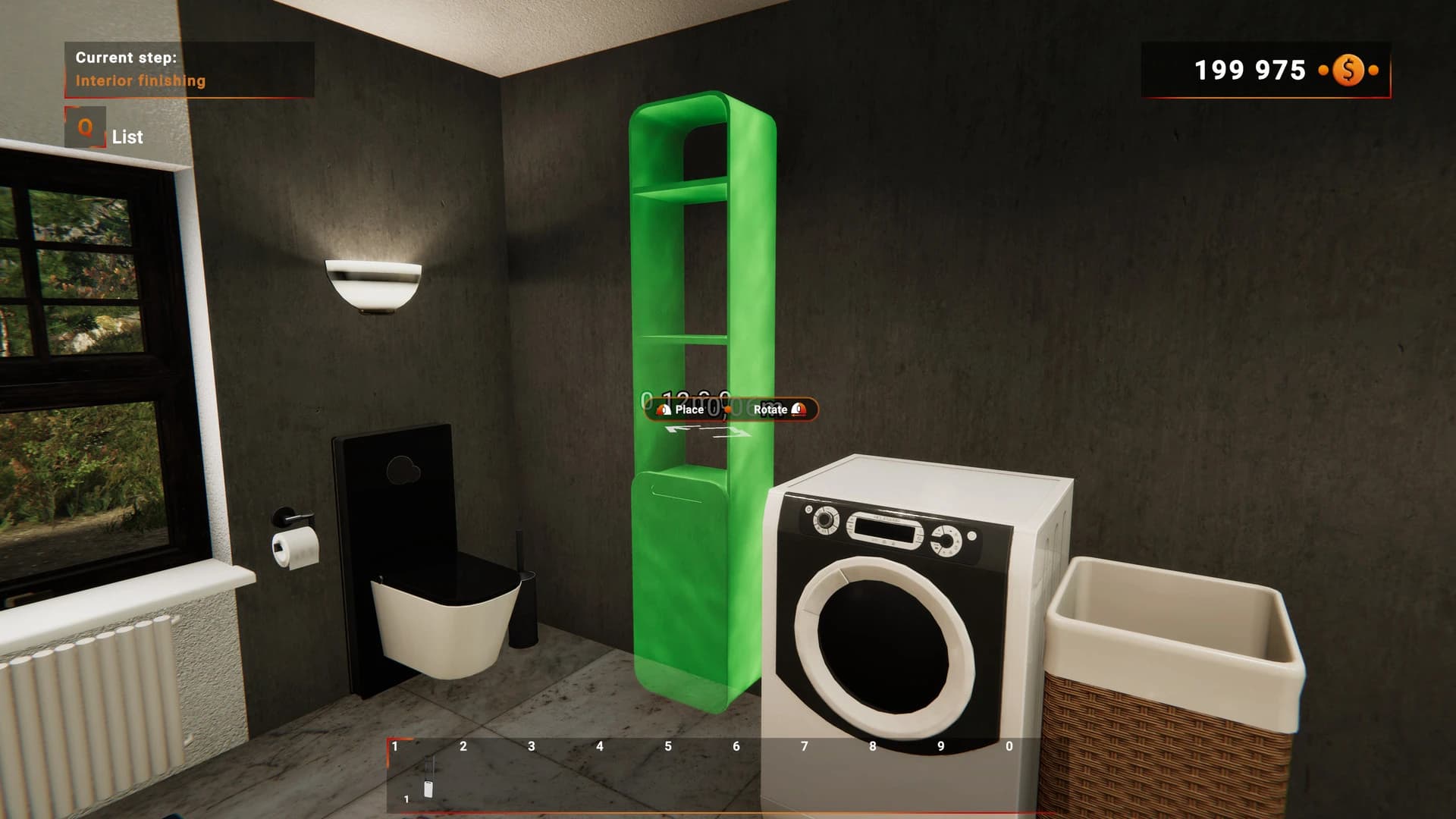Click the Interior finishing step label
The width and height of the screenshot is (1456, 819).
(140, 80)
